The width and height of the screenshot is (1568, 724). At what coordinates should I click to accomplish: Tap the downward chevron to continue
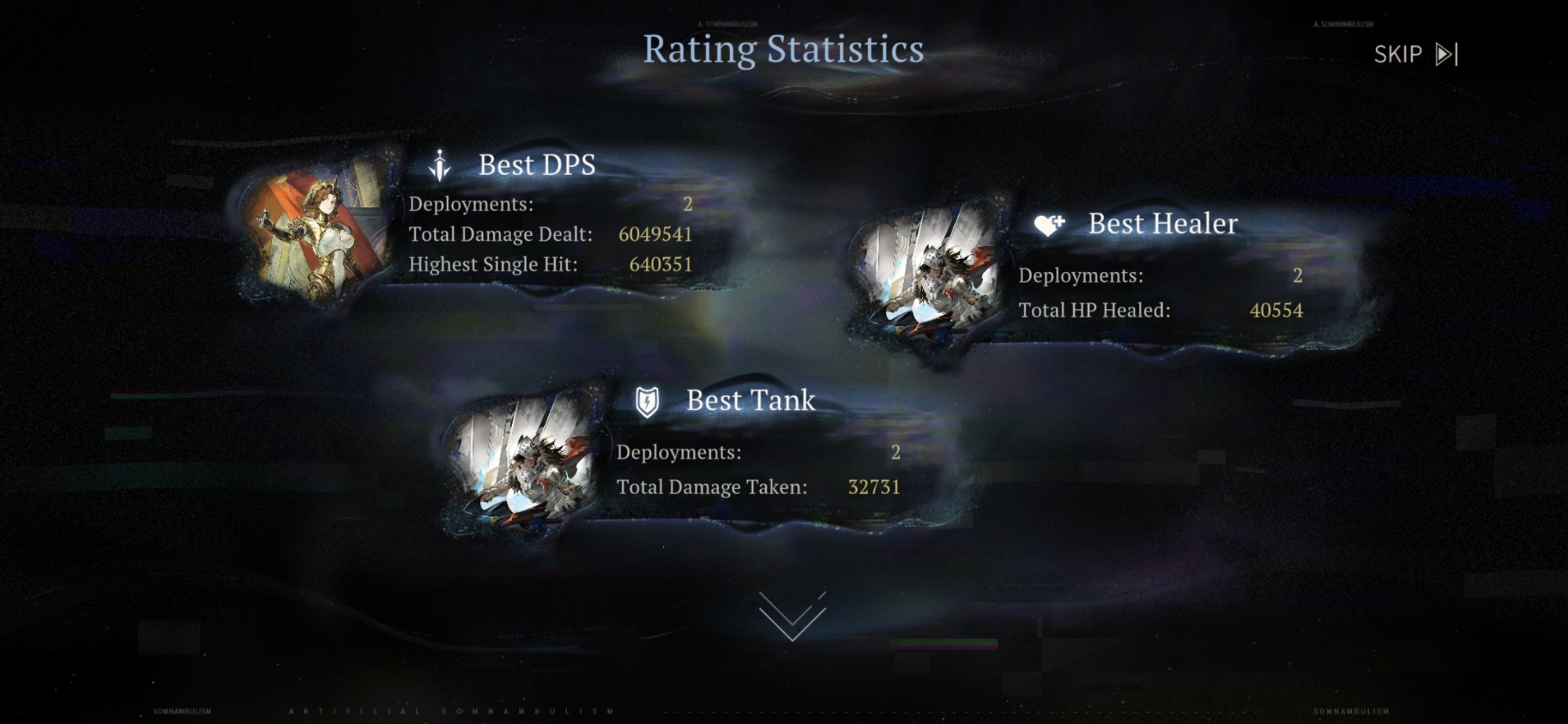click(x=792, y=617)
